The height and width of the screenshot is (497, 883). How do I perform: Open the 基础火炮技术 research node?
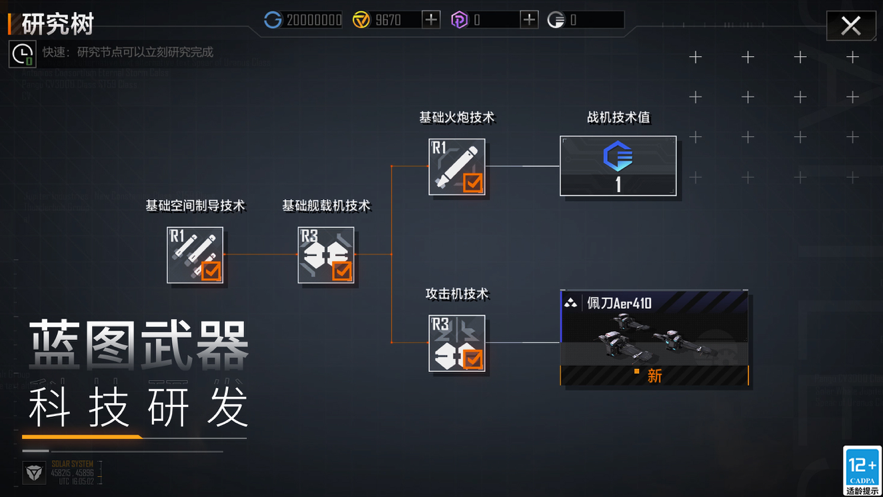tap(457, 167)
